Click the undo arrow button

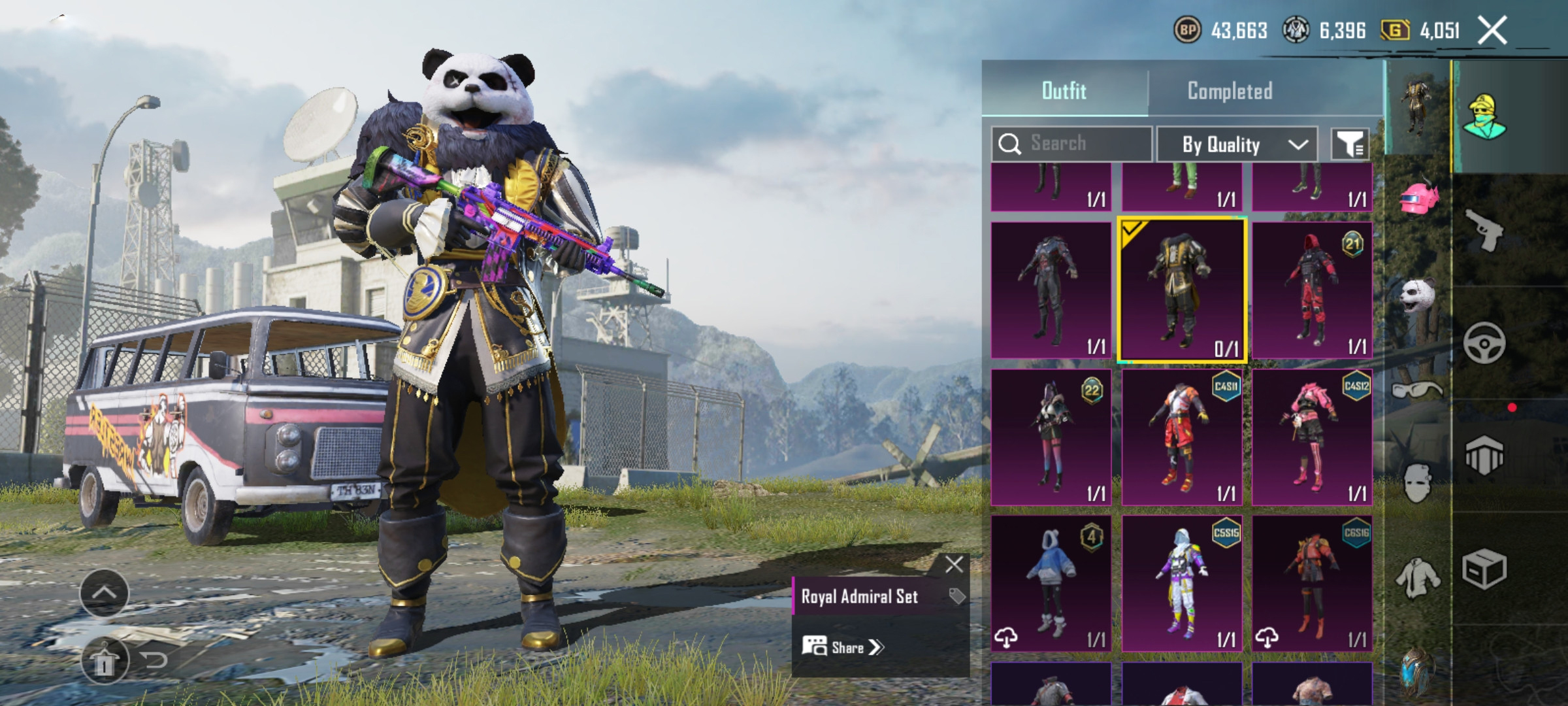pyautogui.click(x=154, y=660)
